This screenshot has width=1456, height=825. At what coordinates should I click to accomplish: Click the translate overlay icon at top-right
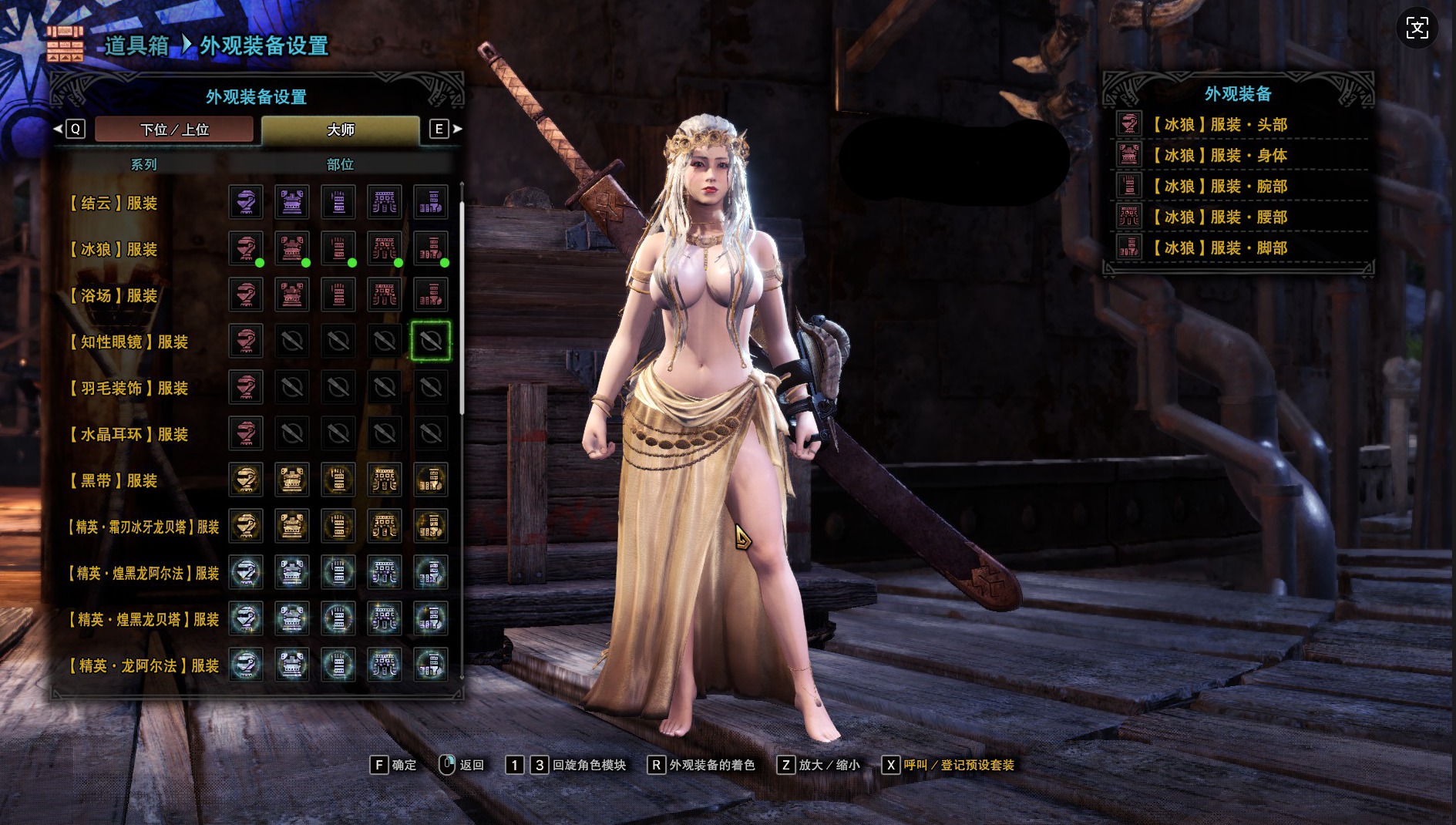pyautogui.click(x=1417, y=28)
